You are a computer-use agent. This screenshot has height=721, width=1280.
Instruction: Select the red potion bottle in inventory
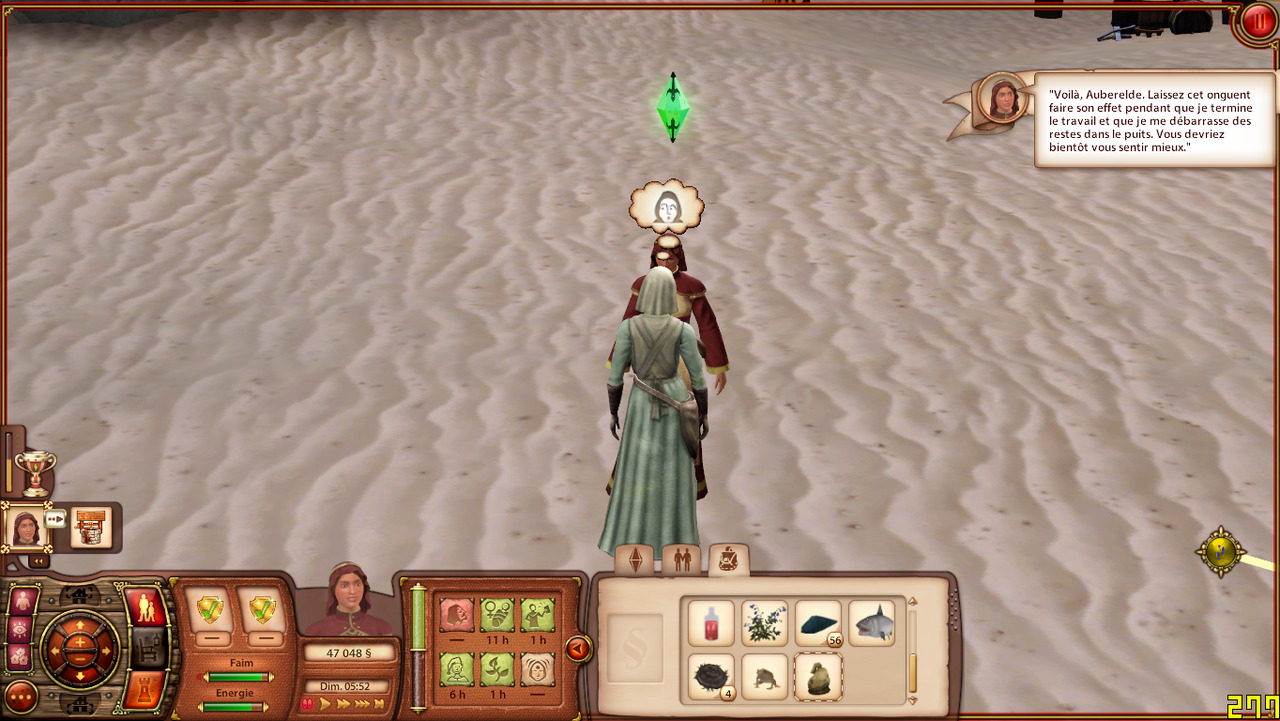711,624
